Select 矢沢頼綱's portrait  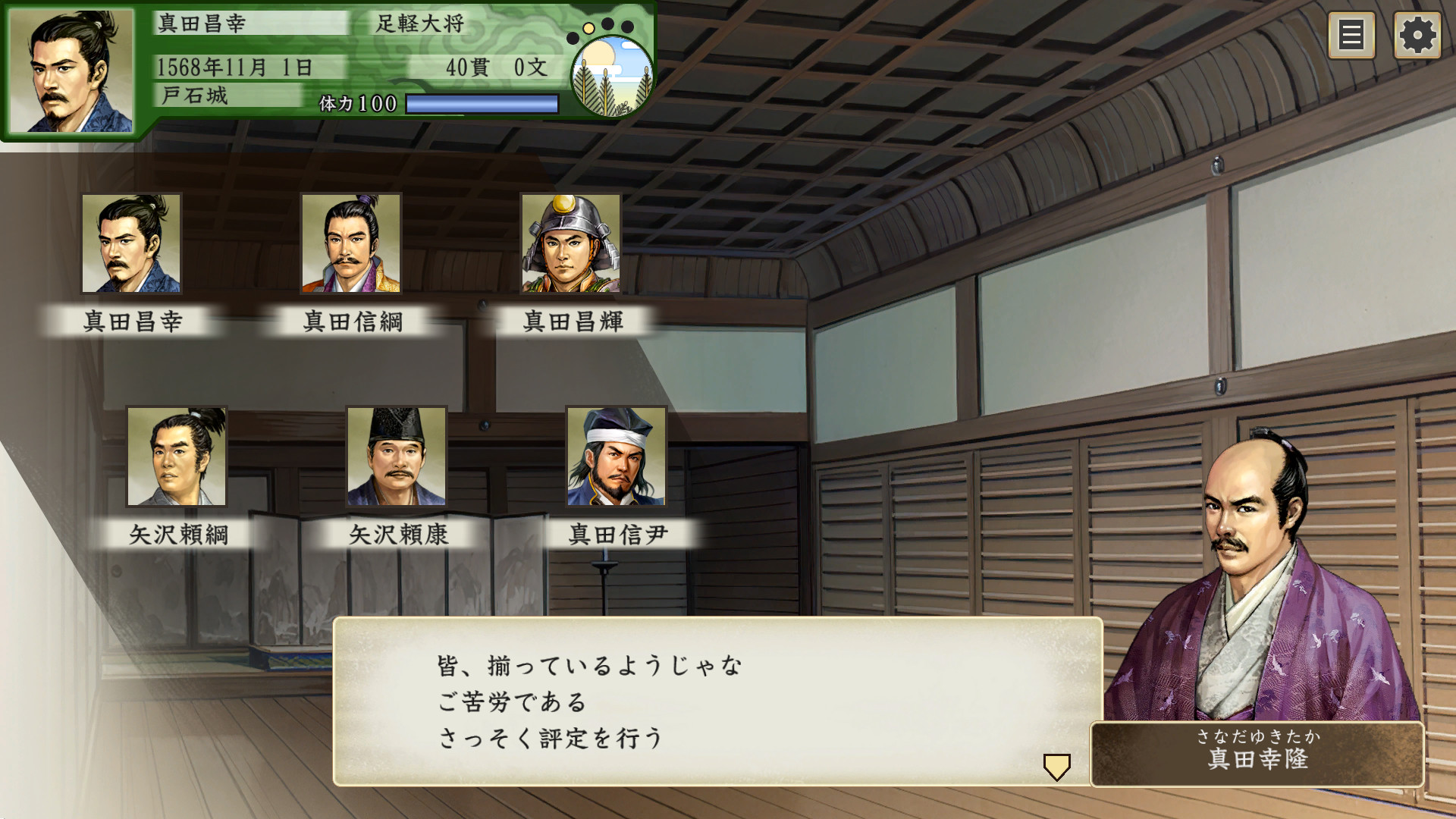point(176,457)
